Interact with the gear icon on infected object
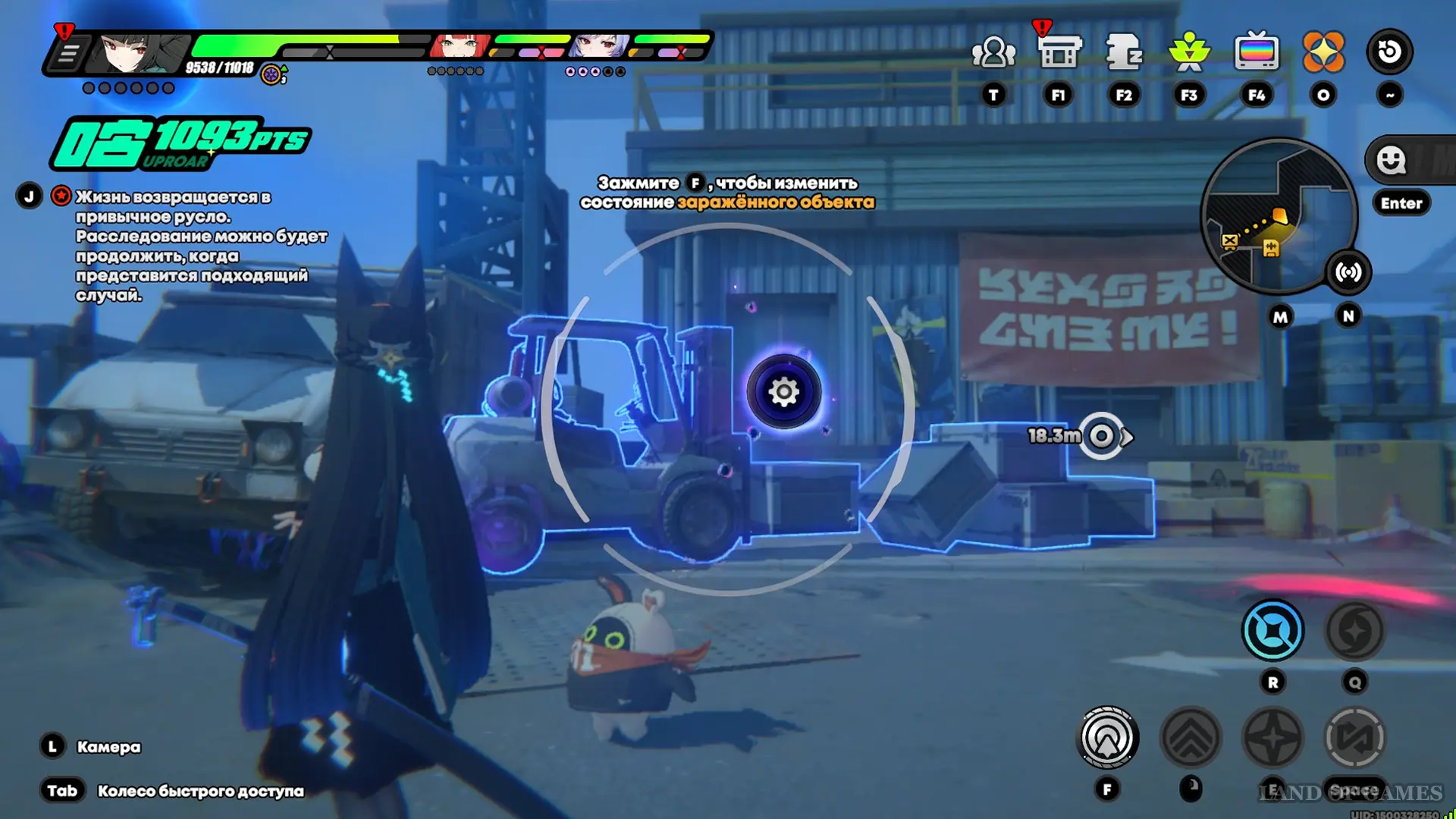This screenshot has height=819, width=1456. pyautogui.click(x=784, y=392)
